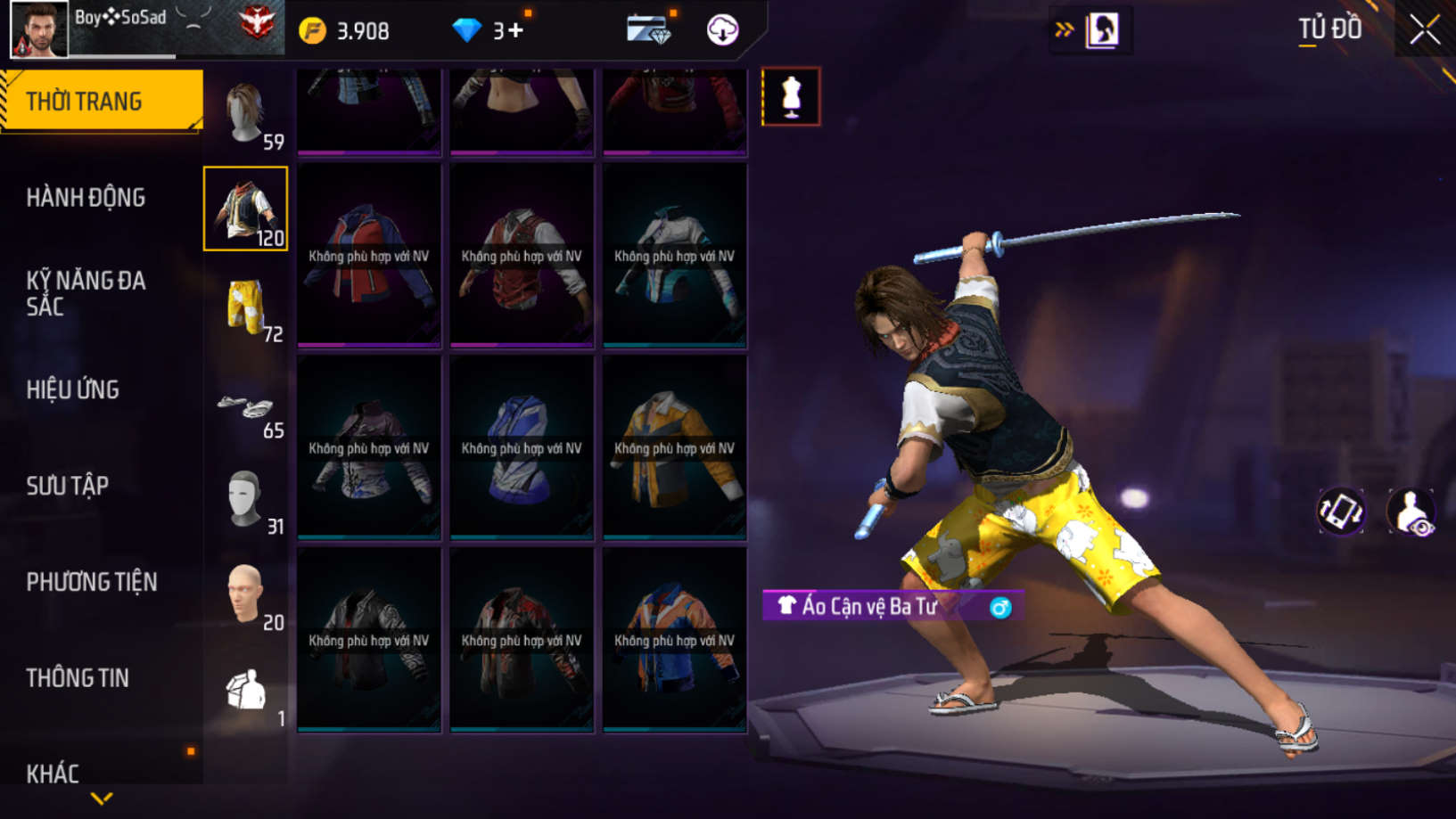Go to the SƯU TẬP section
The width and height of the screenshot is (1456, 819).
(68, 486)
